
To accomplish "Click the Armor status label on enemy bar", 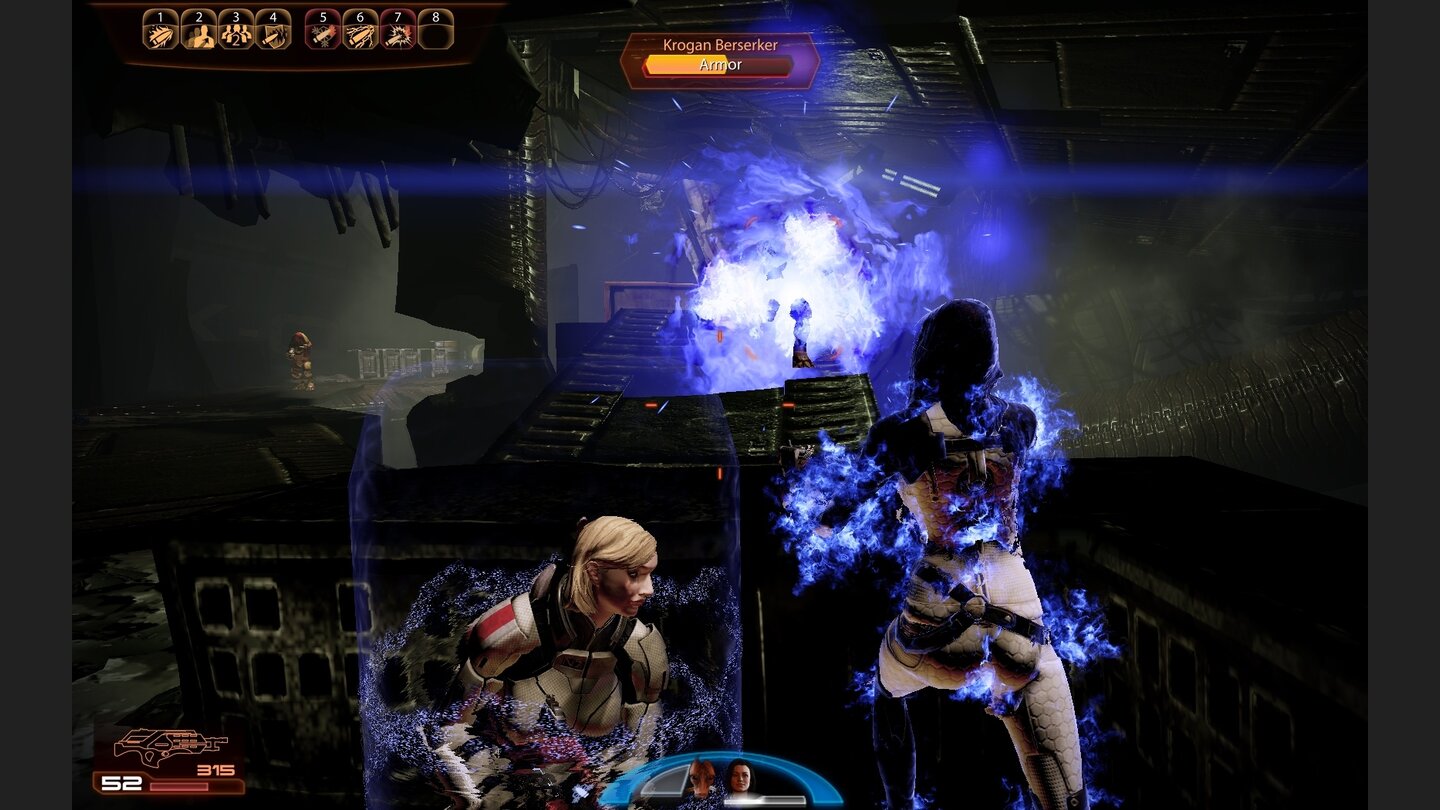I will (719, 64).
